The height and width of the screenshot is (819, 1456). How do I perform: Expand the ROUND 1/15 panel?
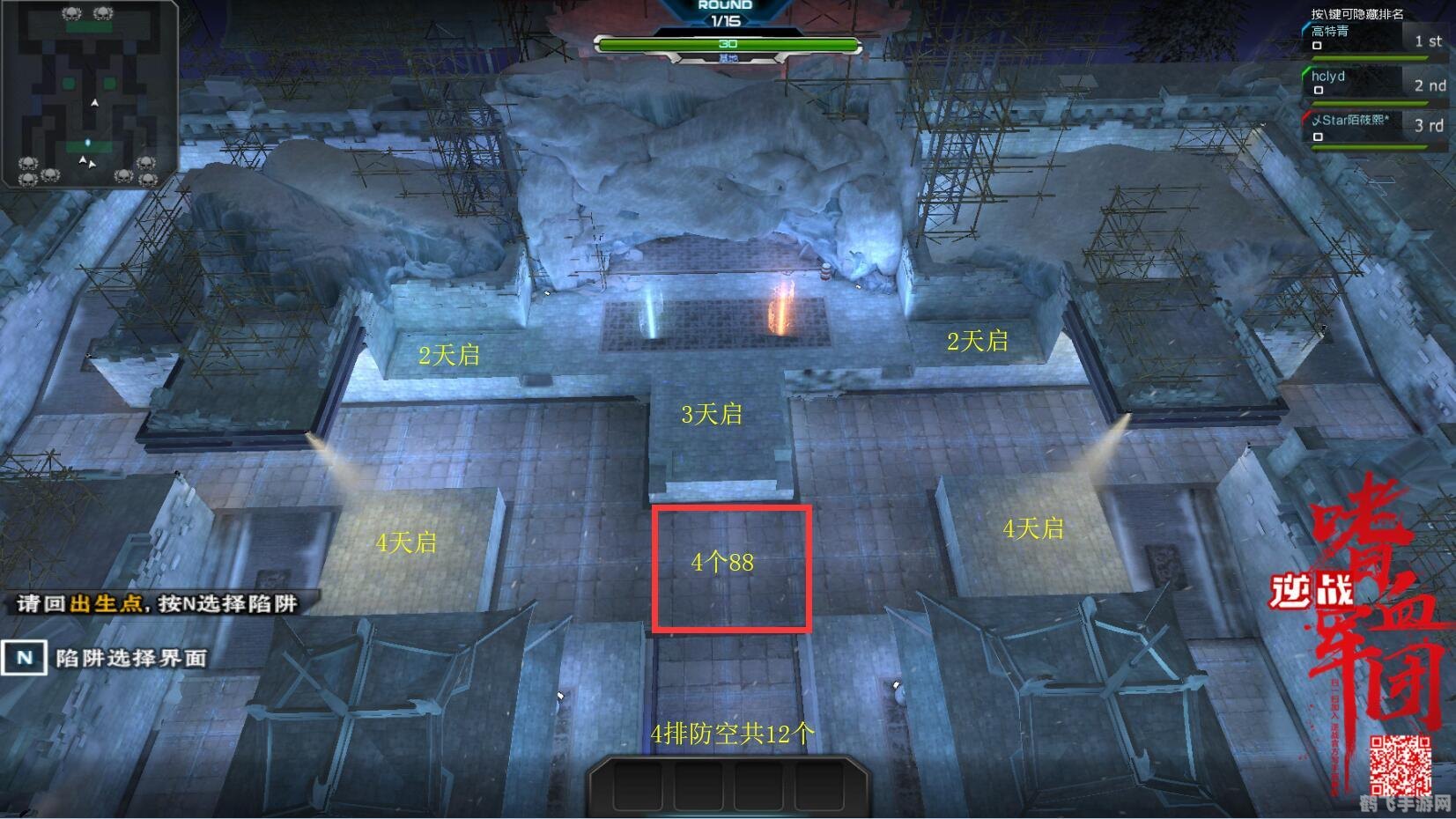(x=725, y=11)
